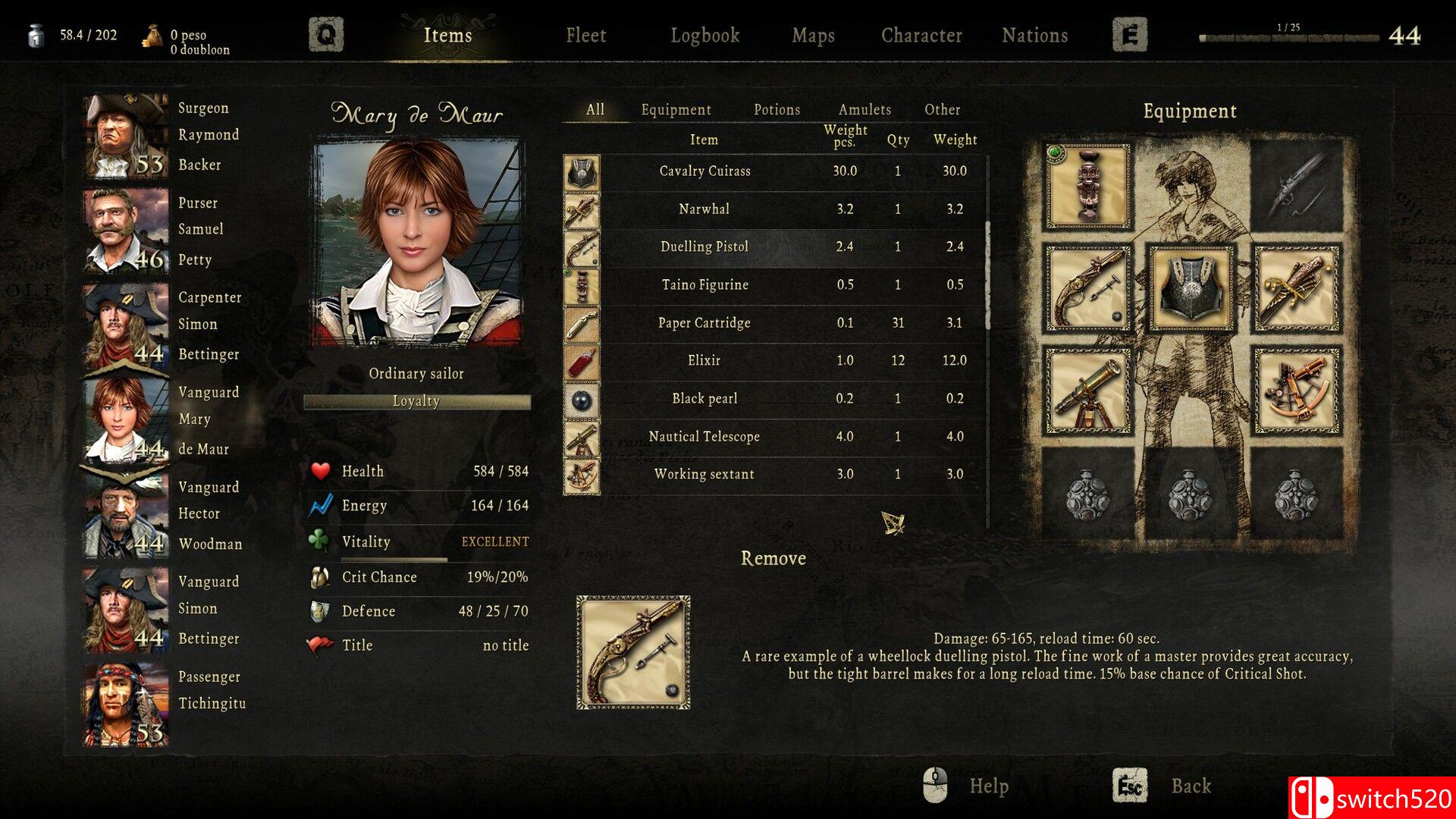Switch to the Logbook tab
The height and width of the screenshot is (819, 1456).
pyautogui.click(x=704, y=36)
